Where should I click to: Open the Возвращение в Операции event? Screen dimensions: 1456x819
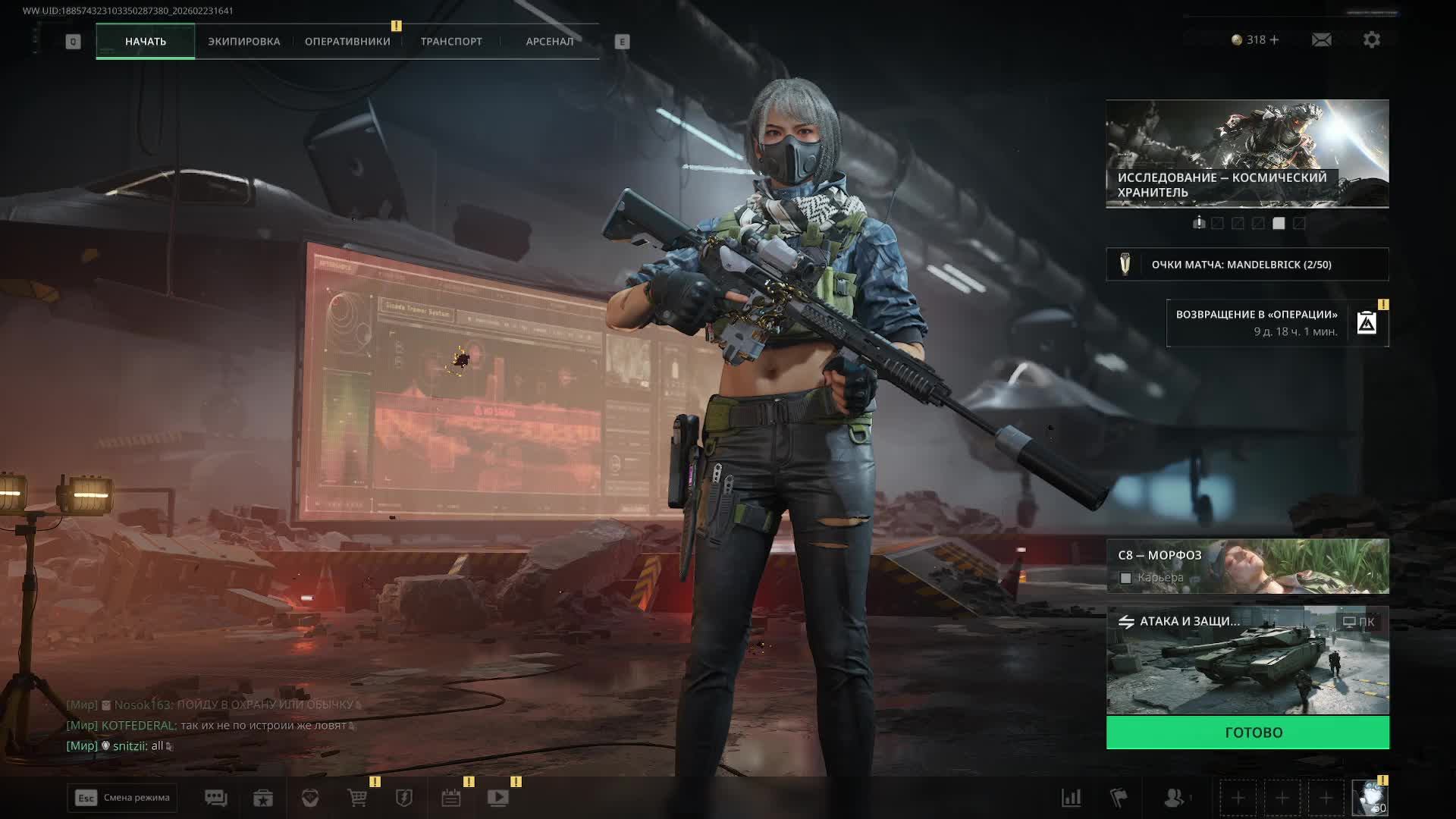(x=1278, y=323)
